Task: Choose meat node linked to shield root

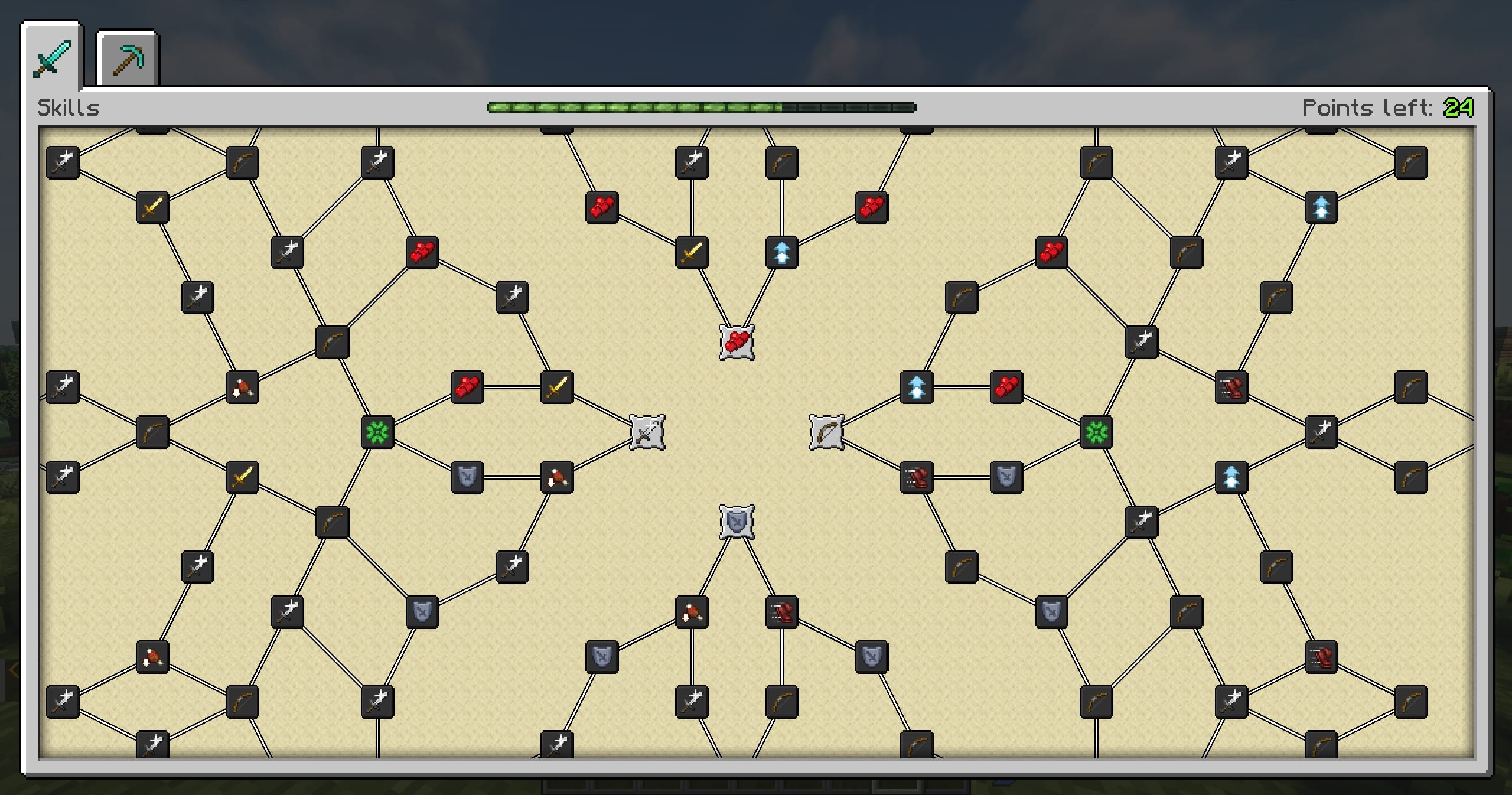Action: pyautogui.click(x=692, y=612)
